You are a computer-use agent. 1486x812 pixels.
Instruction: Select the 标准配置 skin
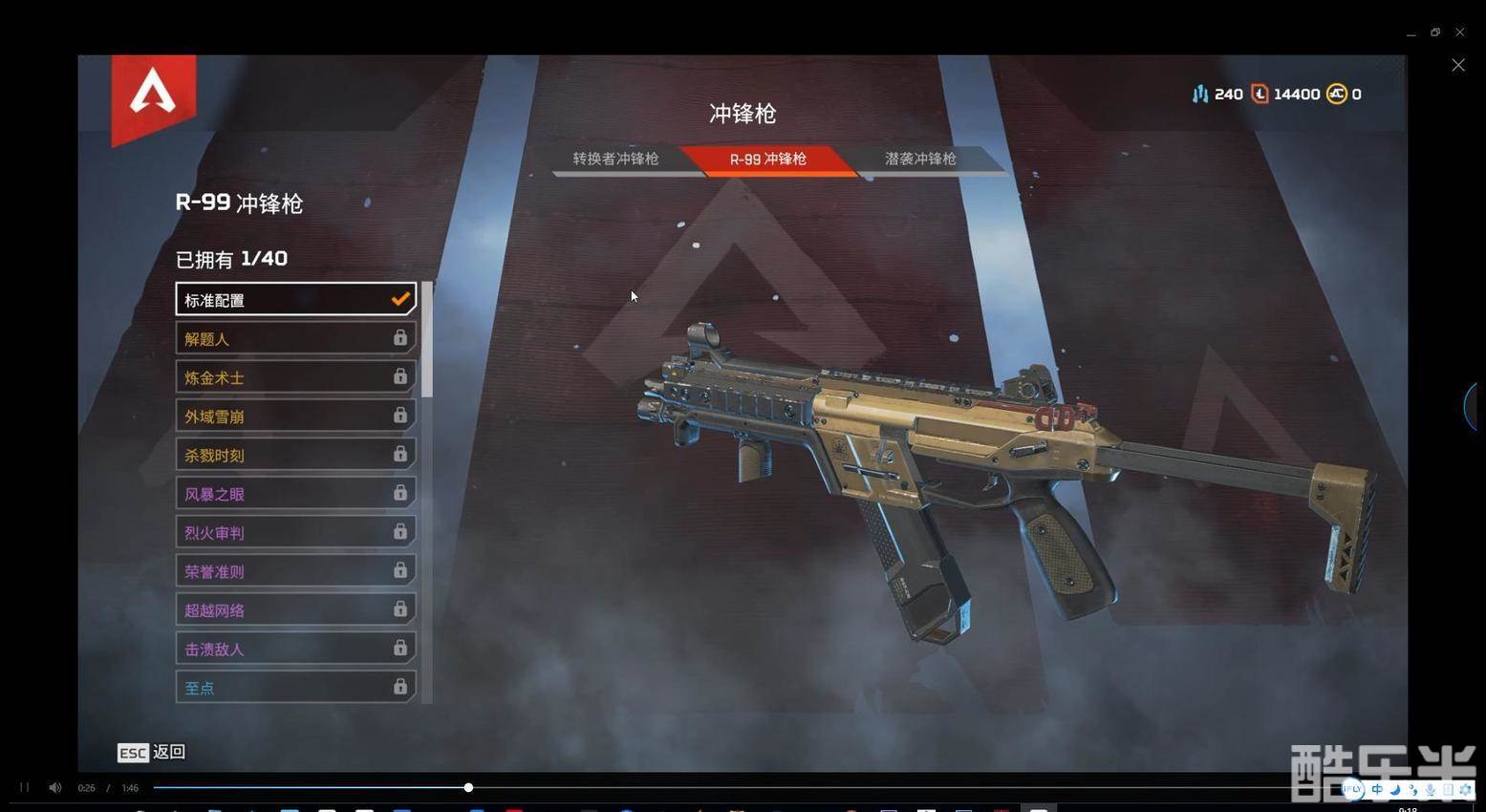[x=294, y=299]
